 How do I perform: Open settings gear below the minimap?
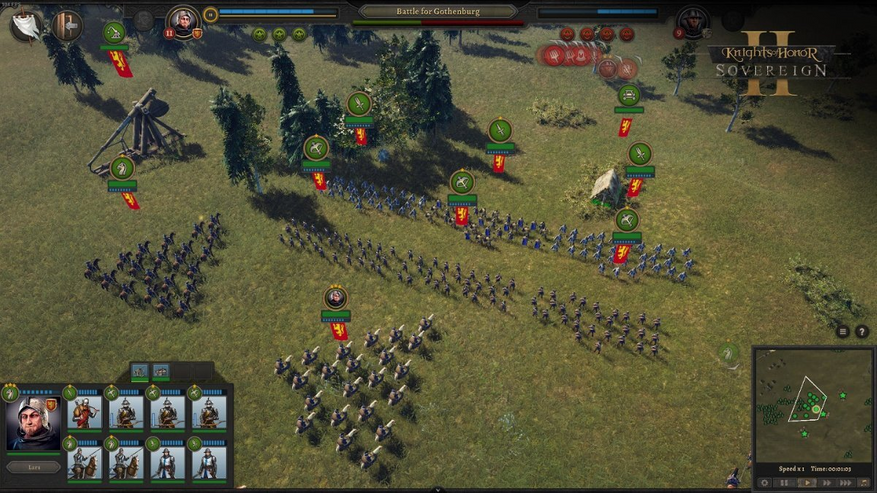point(765,483)
